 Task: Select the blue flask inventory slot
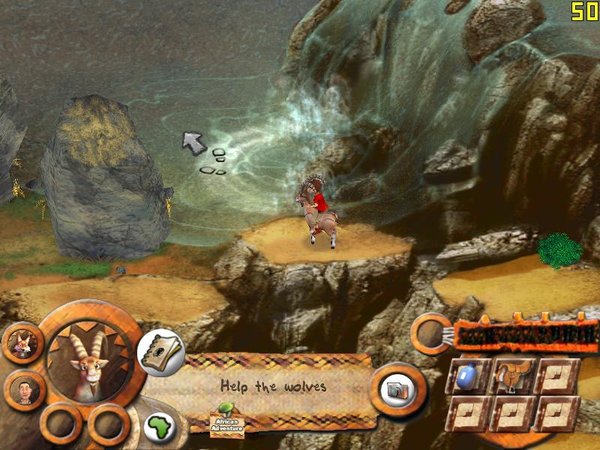(471, 375)
